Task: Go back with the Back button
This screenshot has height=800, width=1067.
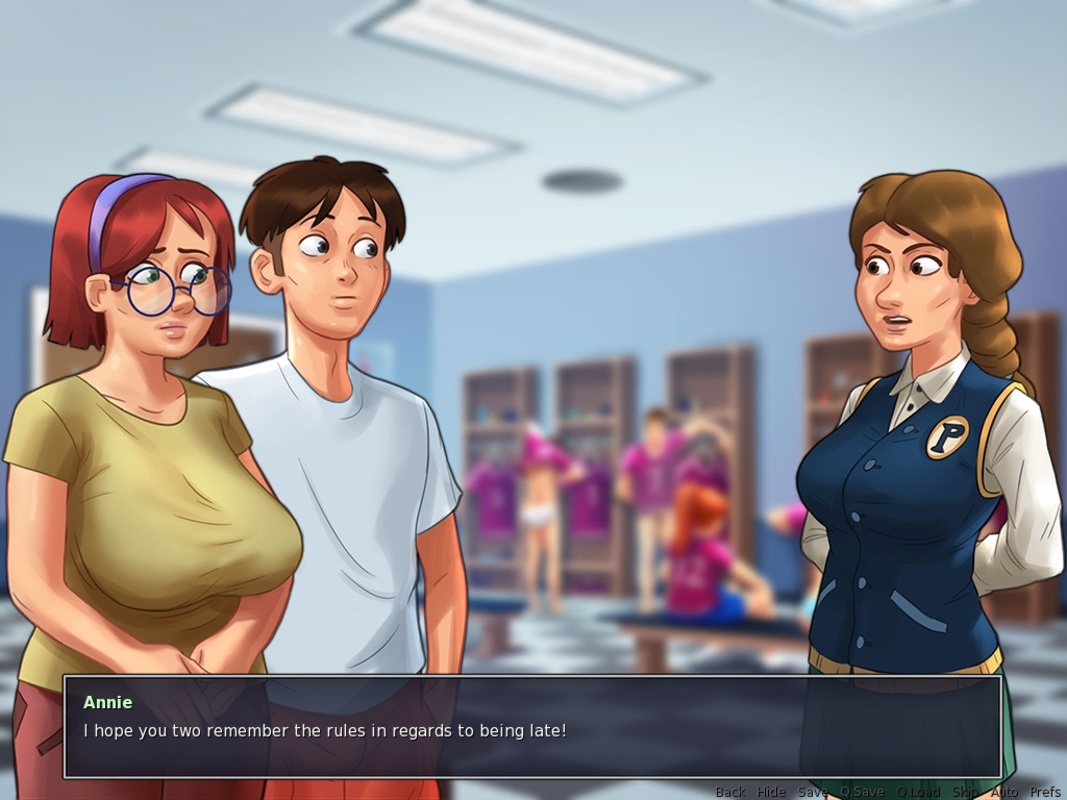Action: (730, 792)
